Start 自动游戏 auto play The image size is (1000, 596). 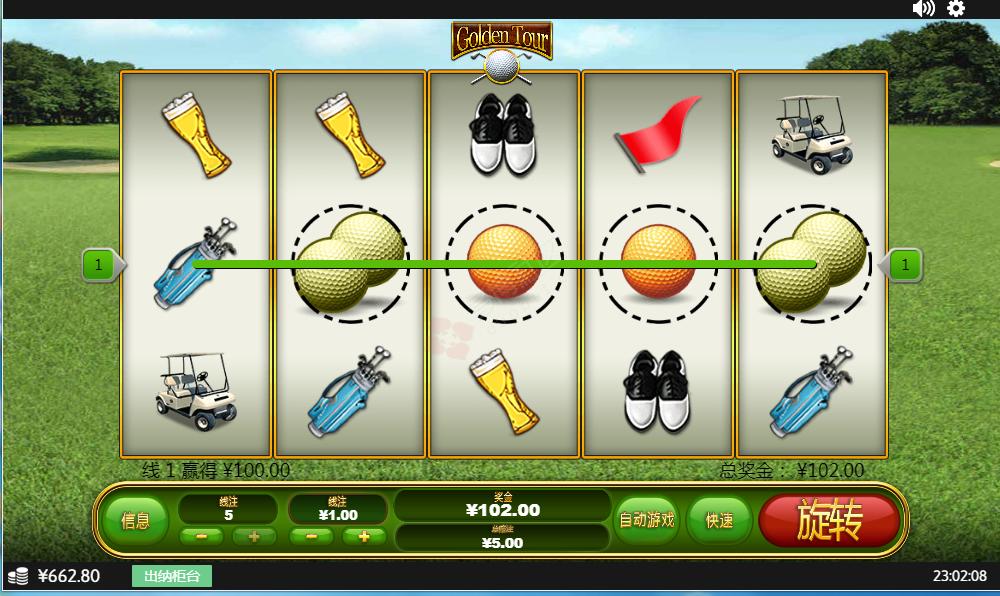pos(646,520)
